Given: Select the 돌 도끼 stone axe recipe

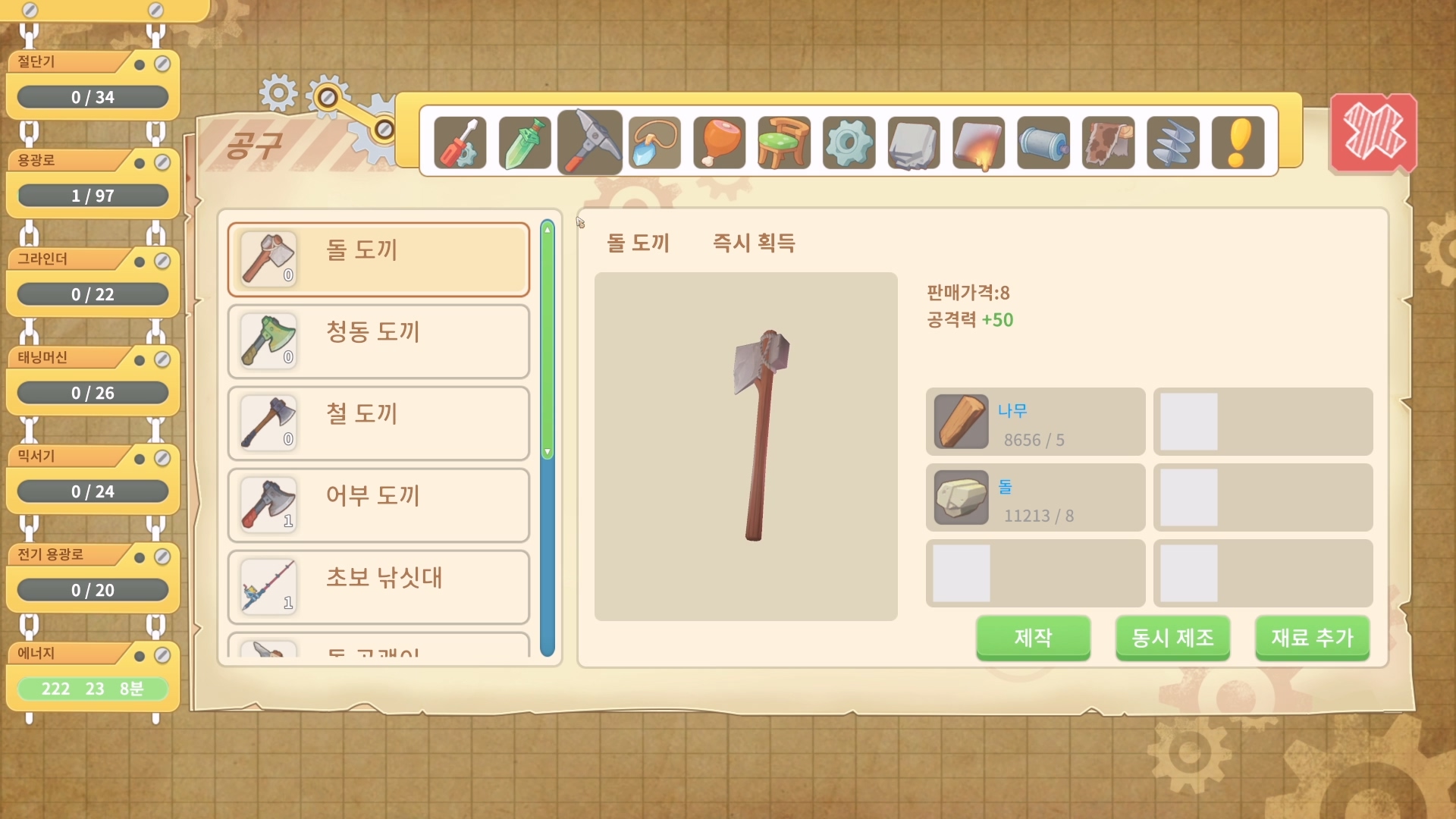Looking at the screenshot, I should [x=378, y=259].
